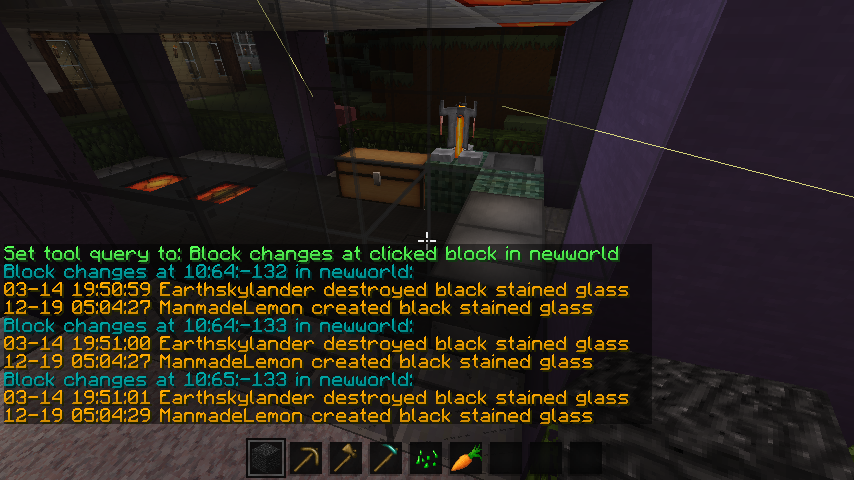Screen dimensions: 854x480
Task: Pick the carrot in the hotbar
Action: [x=466, y=458]
